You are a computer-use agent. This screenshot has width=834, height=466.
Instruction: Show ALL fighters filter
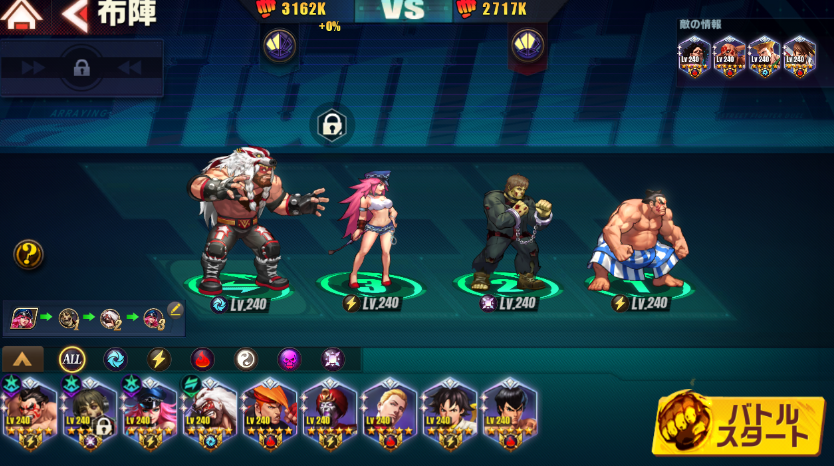[x=72, y=359]
